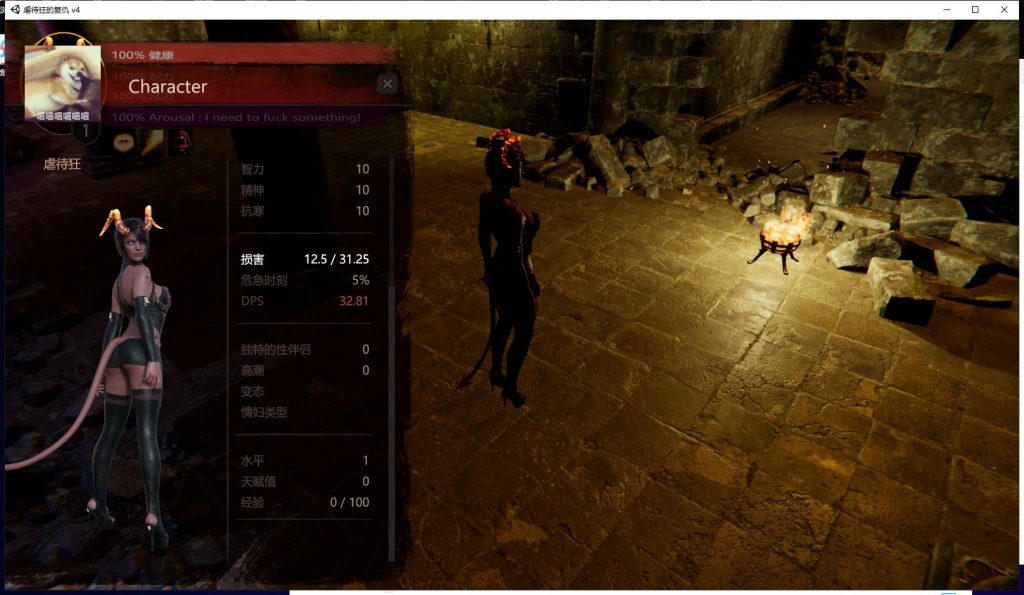Close the game window
Screen dimensions: 1024x595
coord(1005,9)
